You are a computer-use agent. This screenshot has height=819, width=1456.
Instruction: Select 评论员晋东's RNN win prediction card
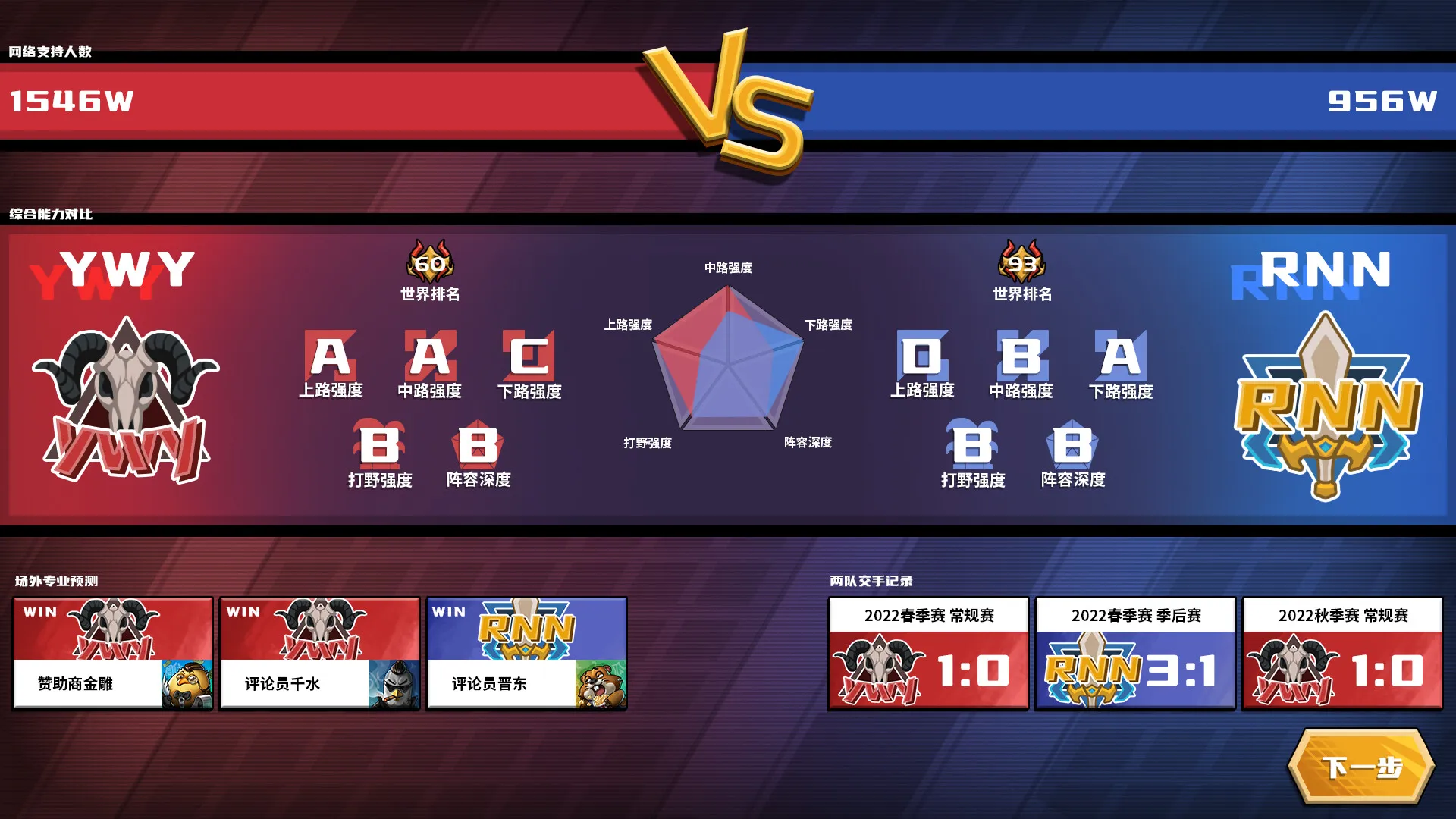click(x=526, y=652)
